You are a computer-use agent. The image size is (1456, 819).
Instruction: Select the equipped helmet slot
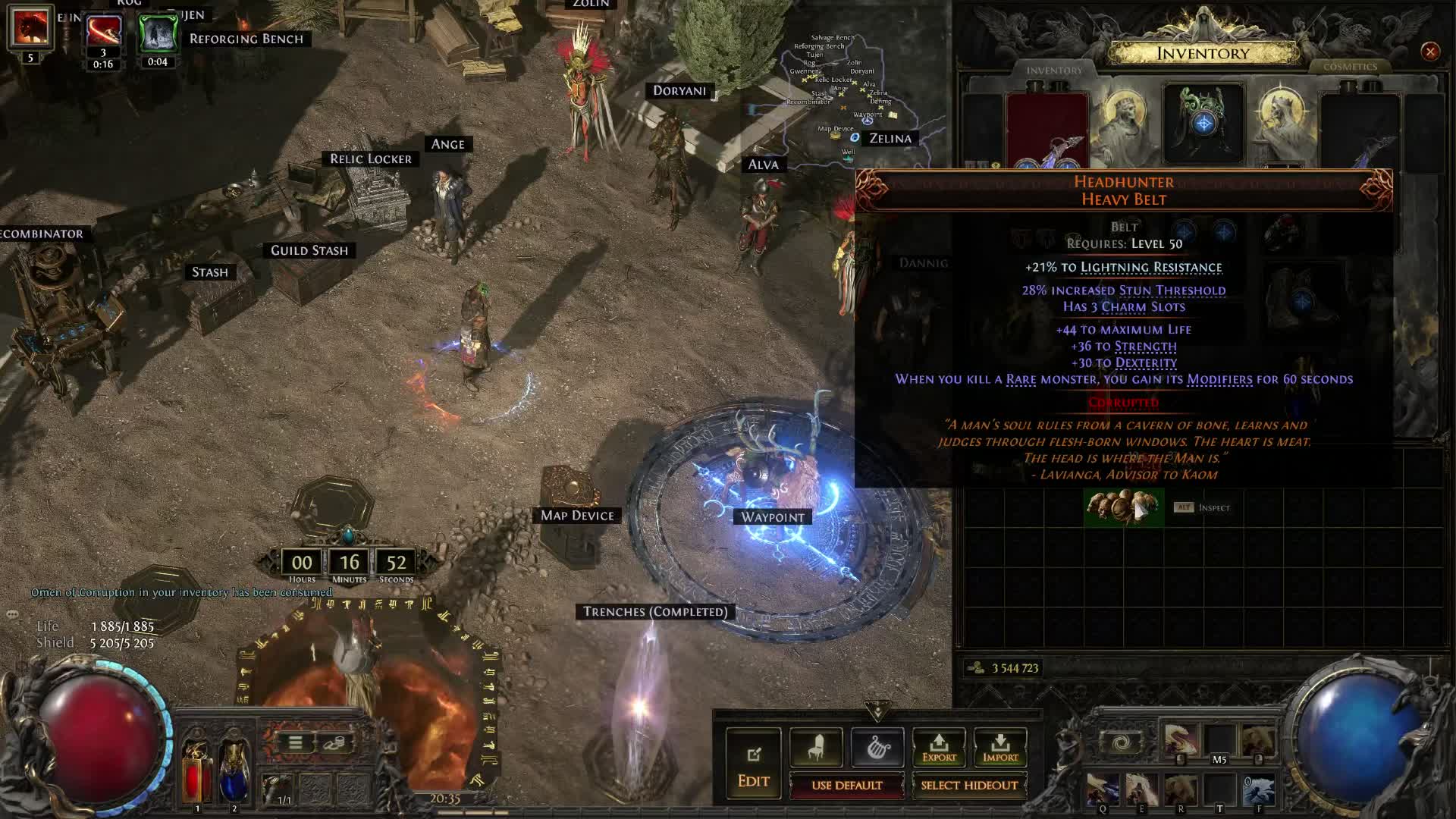point(1203,121)
